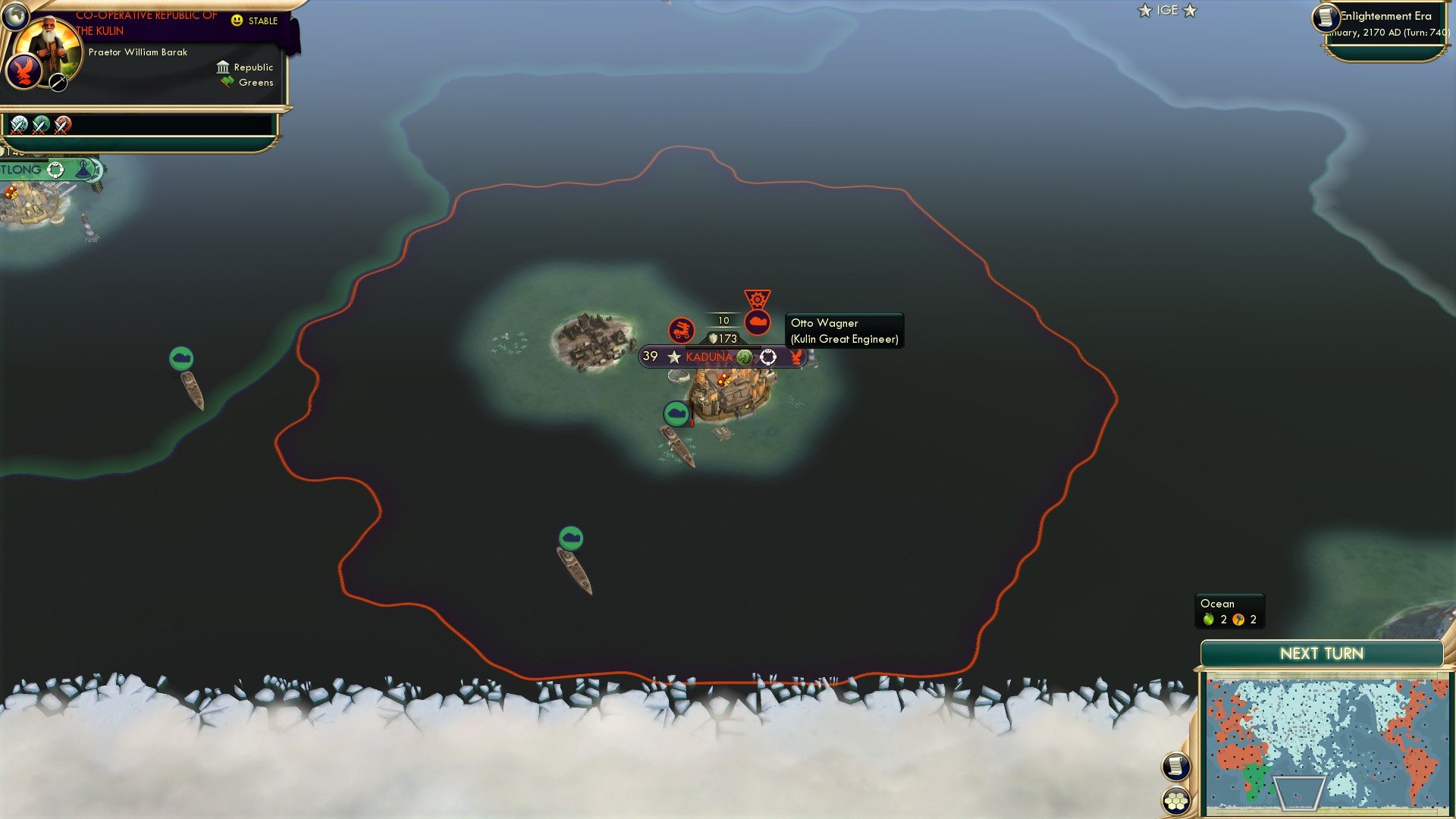Select the green naval unit icon west of the island
Screen dimensions: 1456x819
click(x=181, y=356)
